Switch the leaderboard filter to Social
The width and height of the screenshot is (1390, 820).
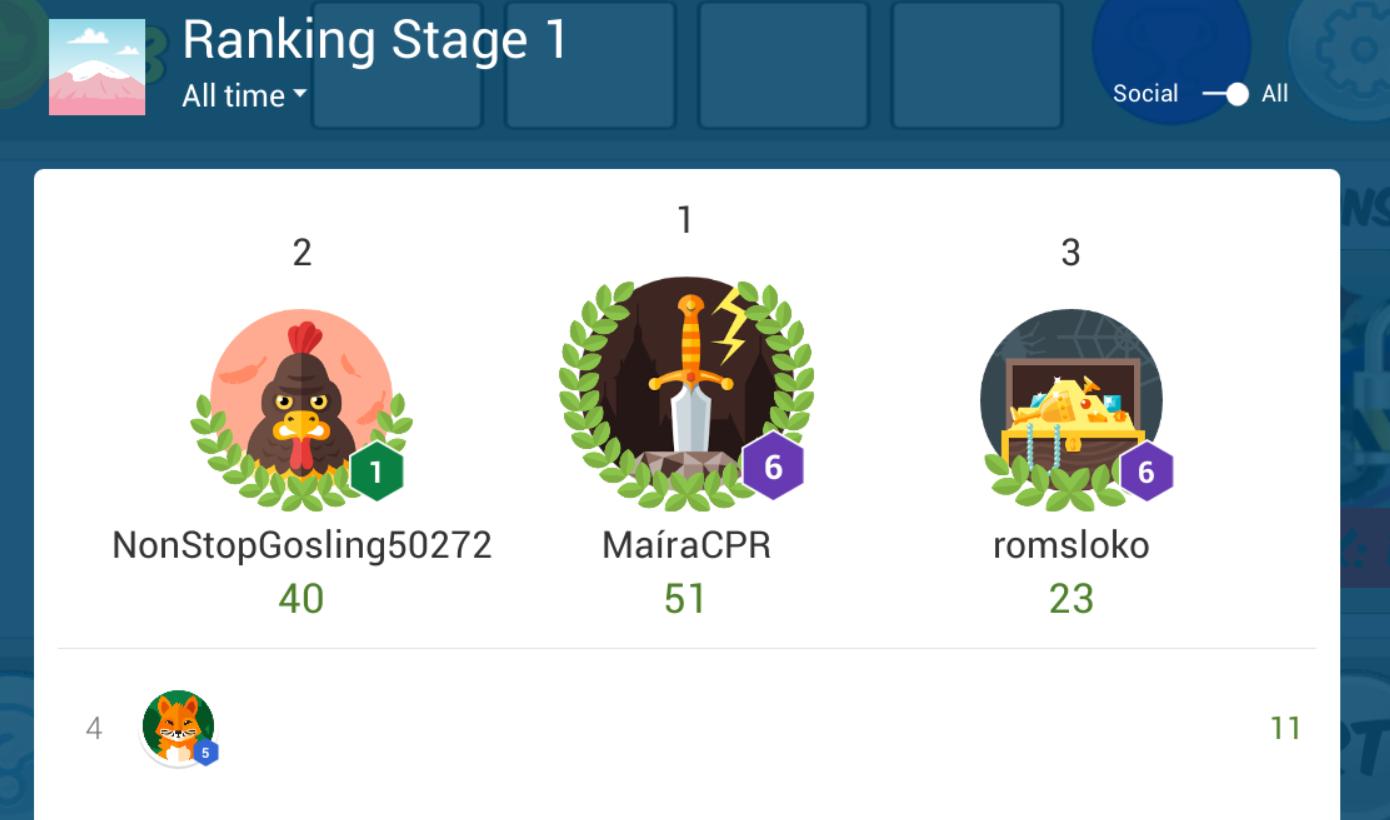click(x=1144, y=93)
